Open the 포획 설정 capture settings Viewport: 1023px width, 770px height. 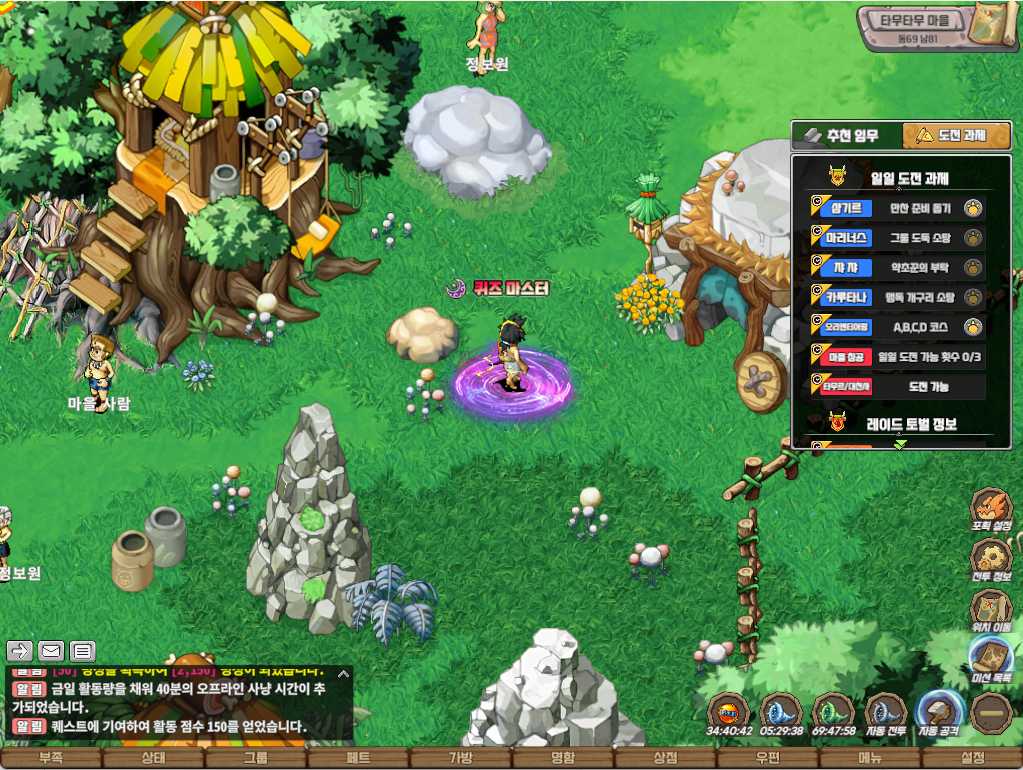click(991, 511)
